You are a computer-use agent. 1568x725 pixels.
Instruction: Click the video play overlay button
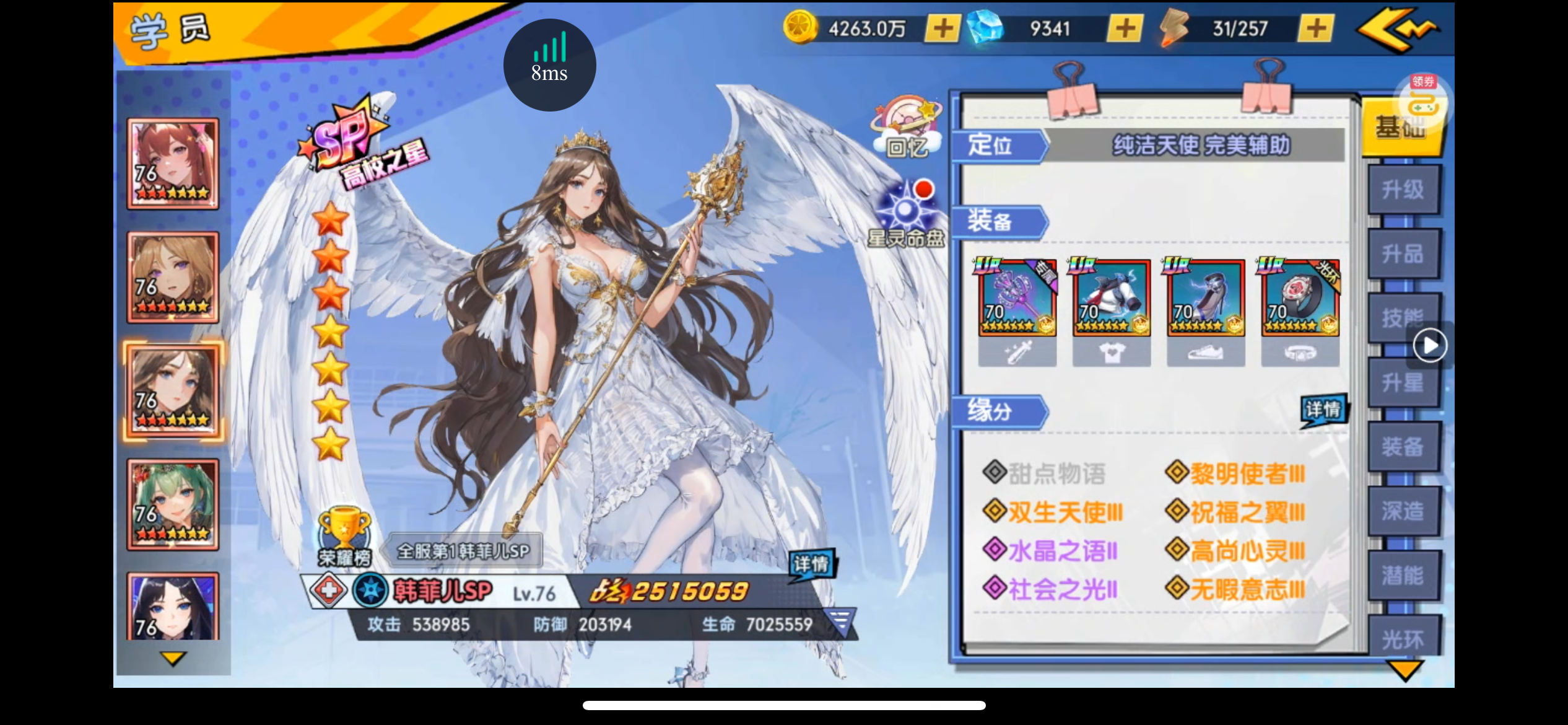tap(1430, 345)
